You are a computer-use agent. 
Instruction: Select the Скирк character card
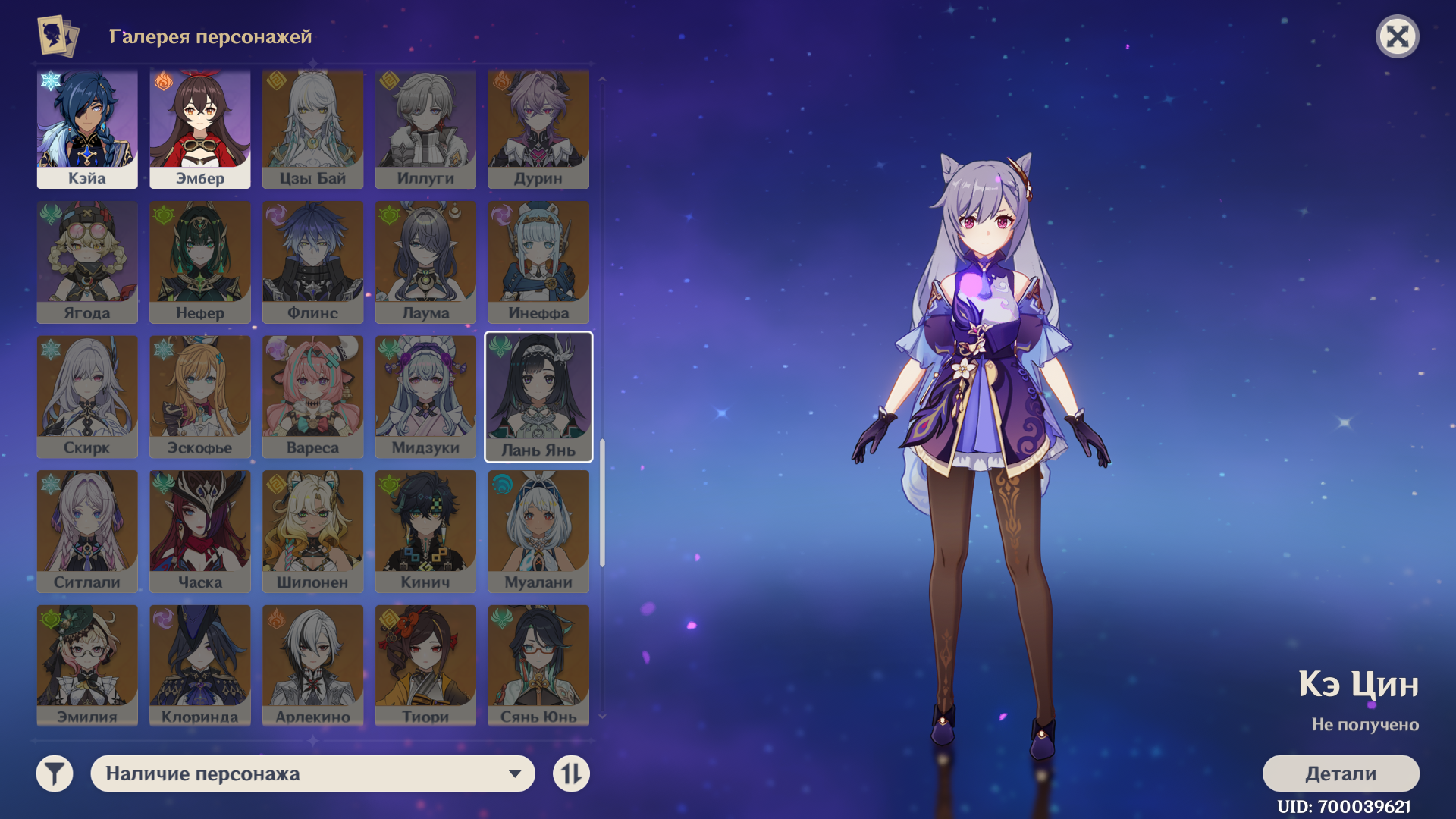click(x=87, y=397)
